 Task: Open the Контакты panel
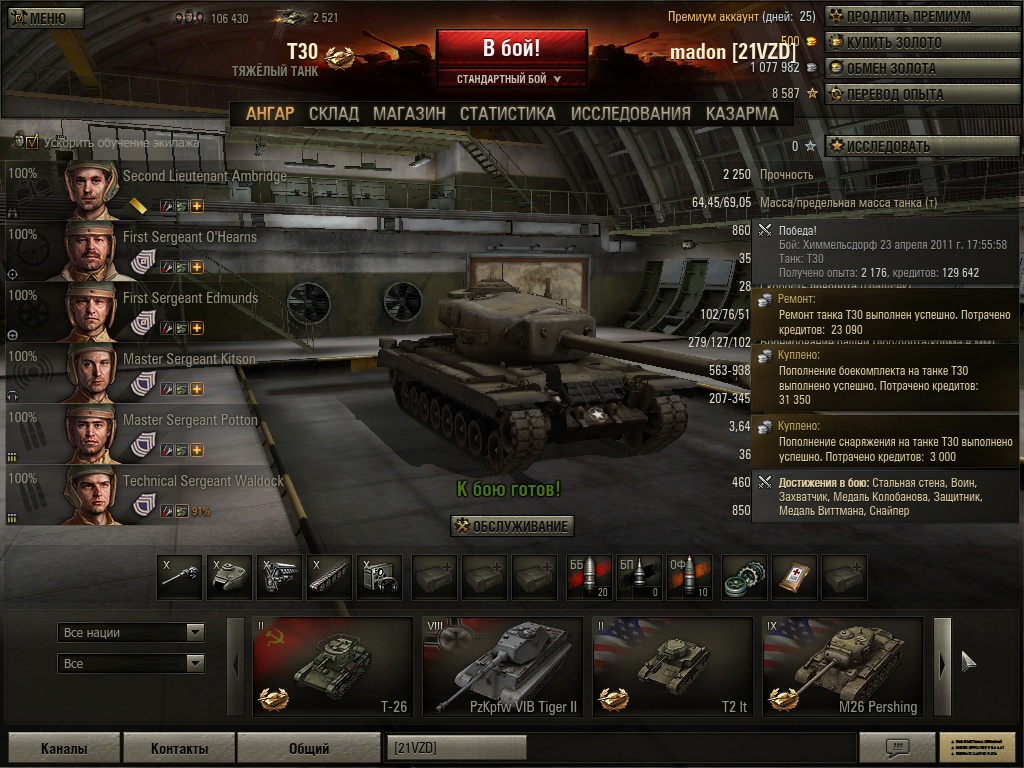point(179,748)
